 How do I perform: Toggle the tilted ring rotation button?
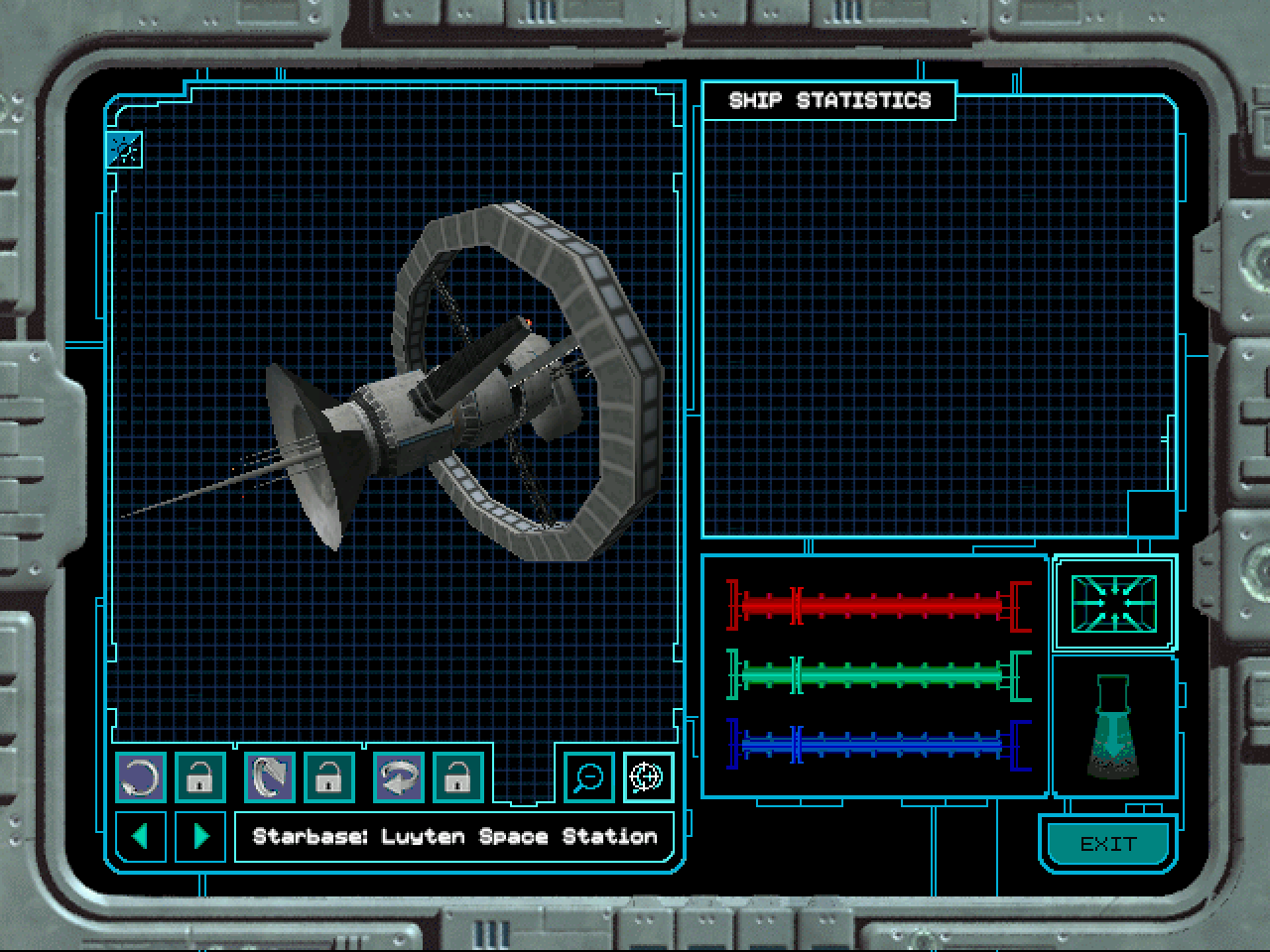270,776
